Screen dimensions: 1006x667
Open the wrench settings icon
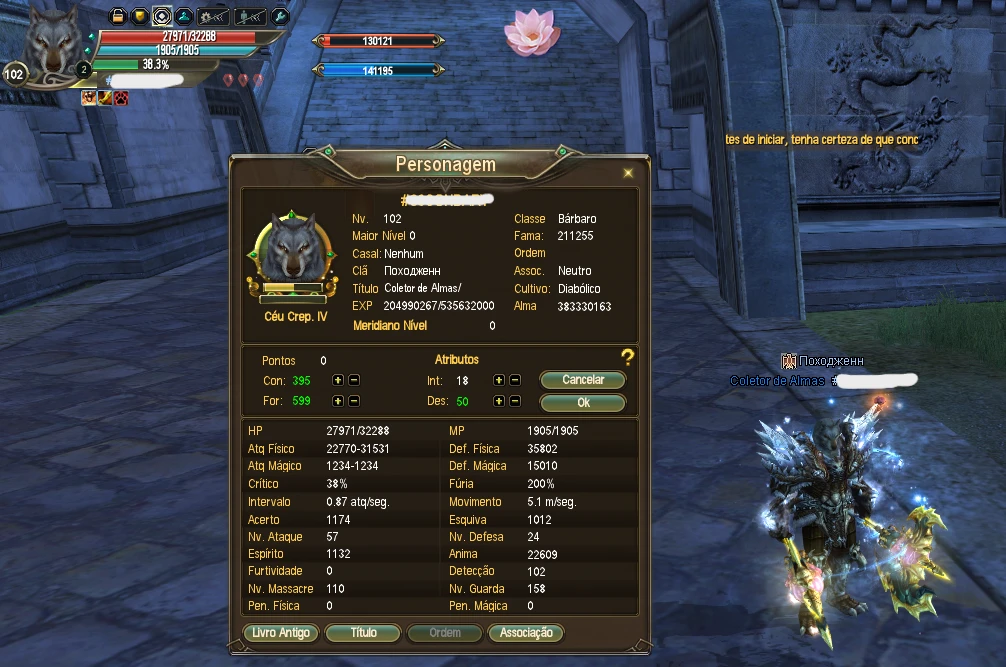280,16
